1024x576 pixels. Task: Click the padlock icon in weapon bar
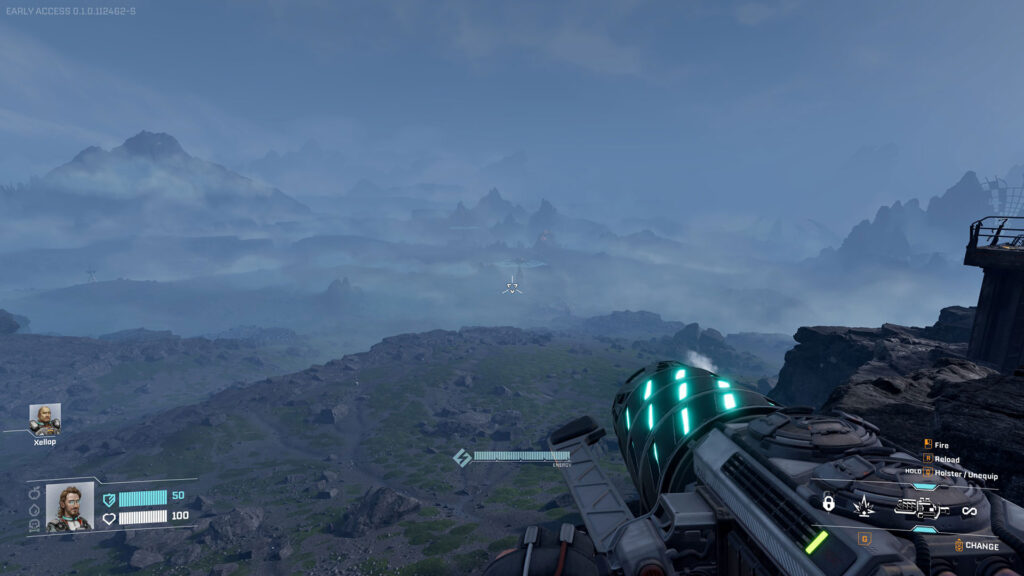click(828, 504)
